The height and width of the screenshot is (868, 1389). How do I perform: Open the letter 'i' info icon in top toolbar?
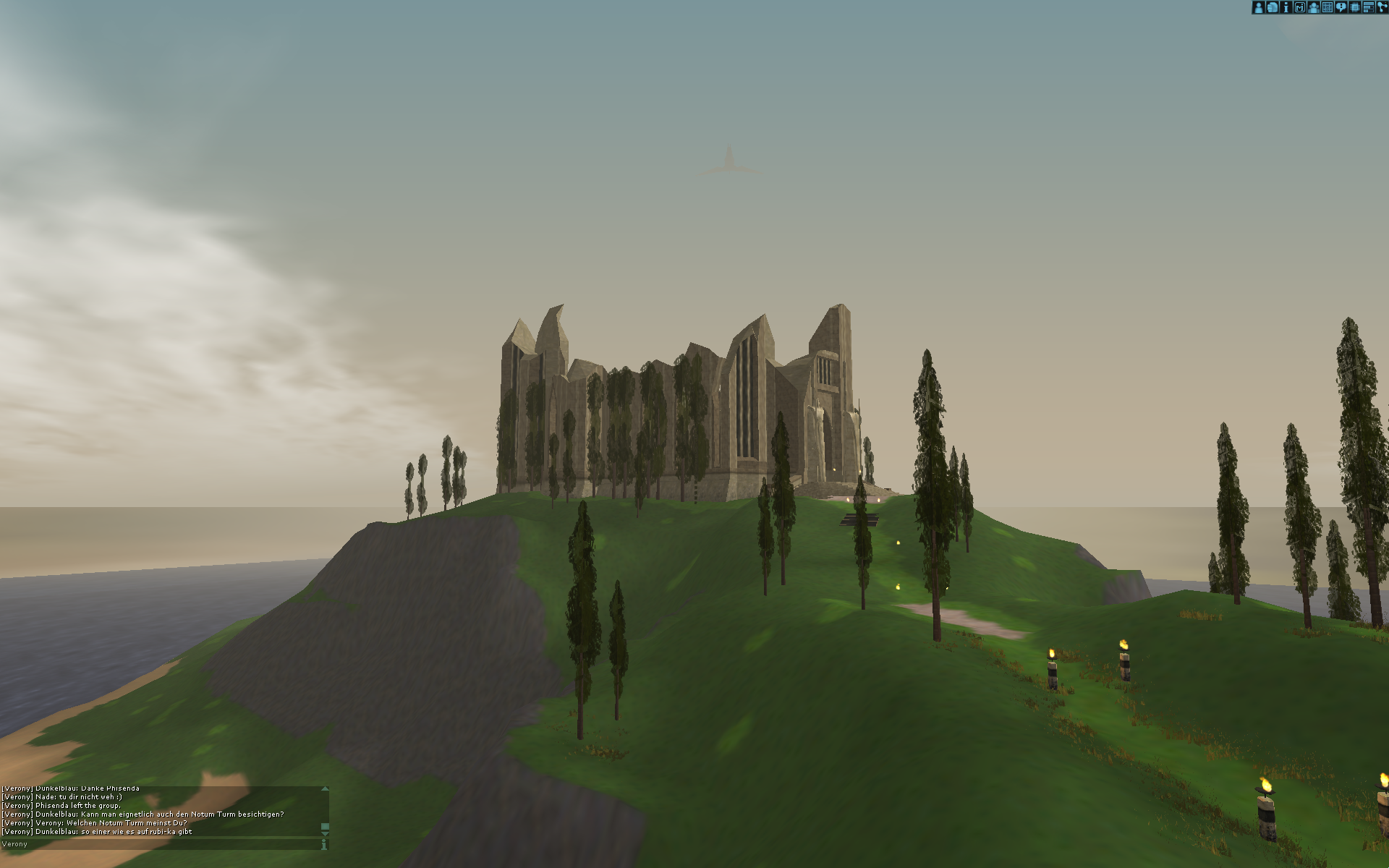tap(1286, 7)
